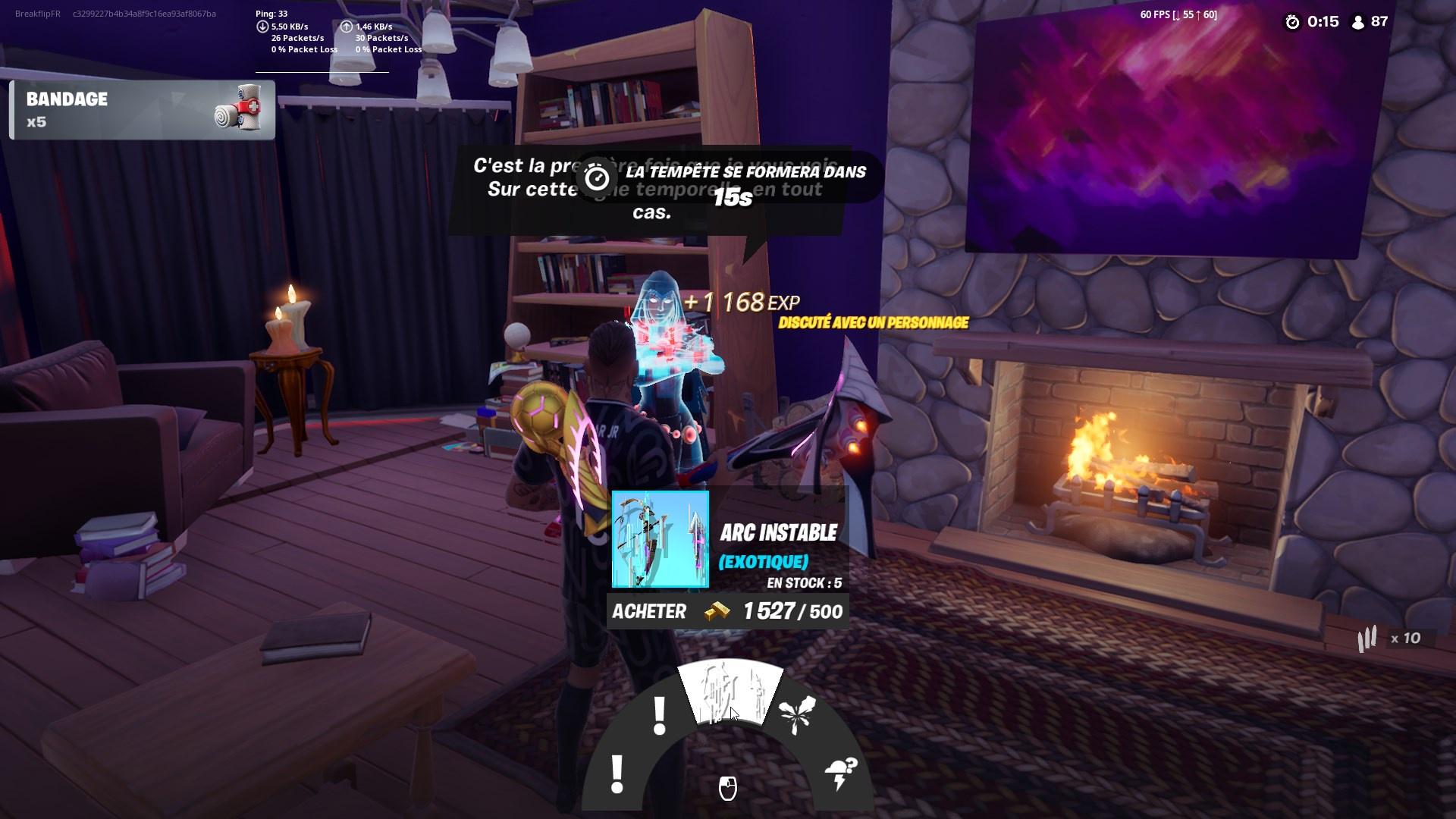This screenshot has height=819, width=1456.
Task: Select the highlighted Arc Instable segment on the wheel
Action: point(730,690)
